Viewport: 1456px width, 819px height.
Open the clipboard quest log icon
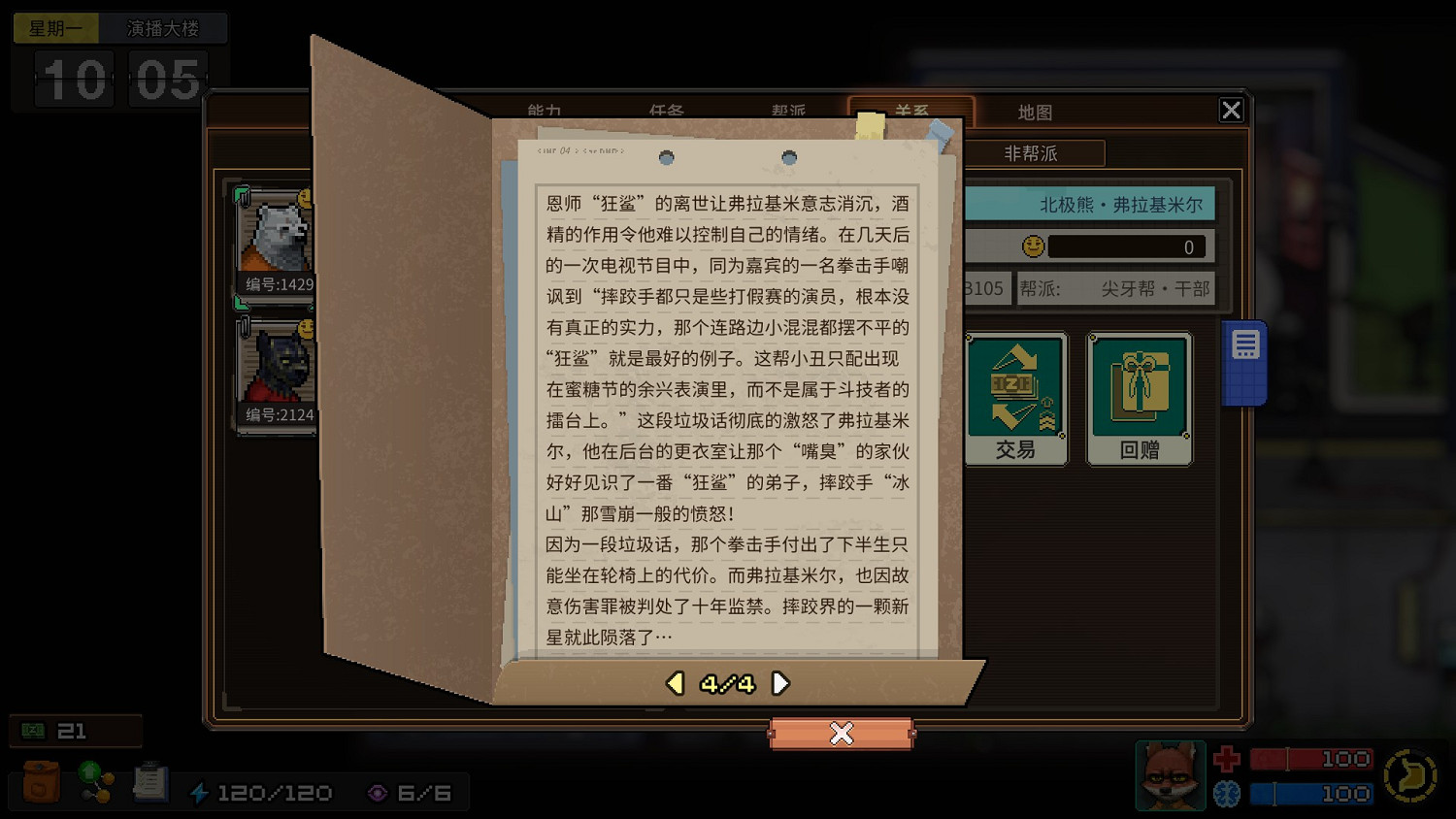(x=149, y=782)
